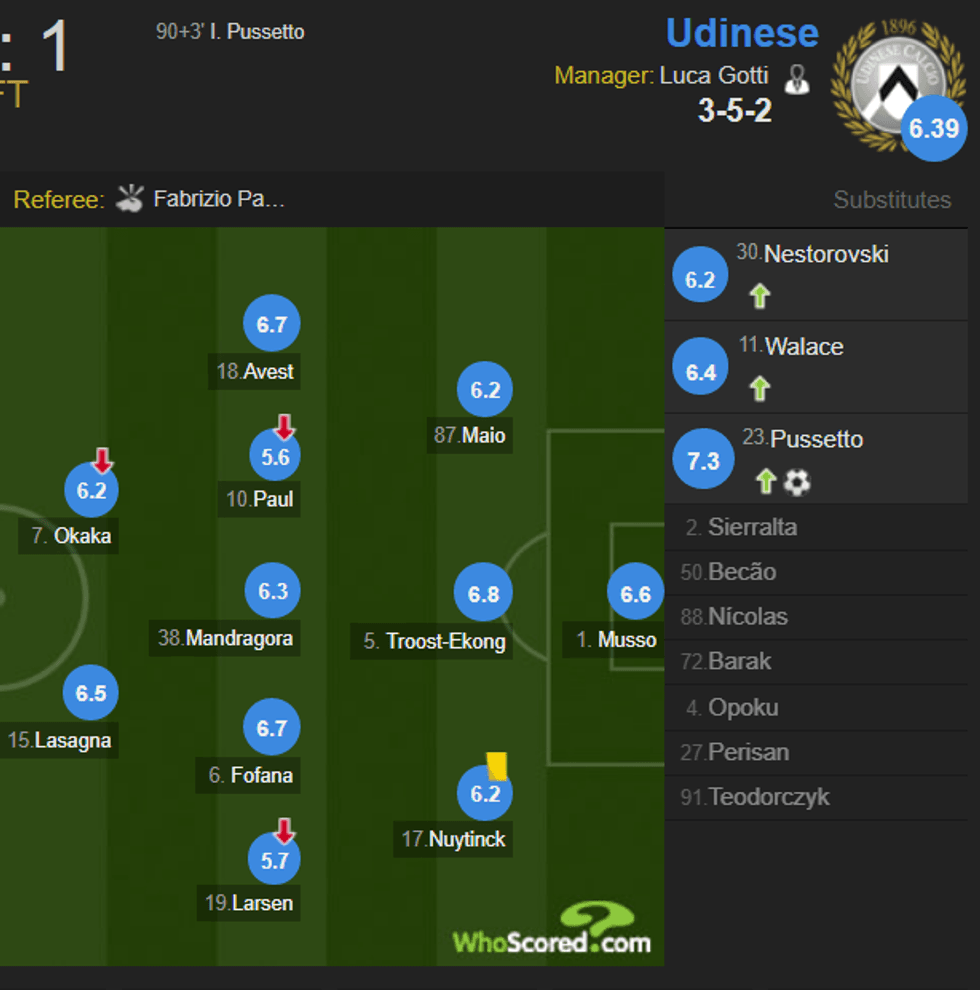The image size is (980, 990).
Task: Choose Lasagna on the formation
Action: tap(91, 694)
